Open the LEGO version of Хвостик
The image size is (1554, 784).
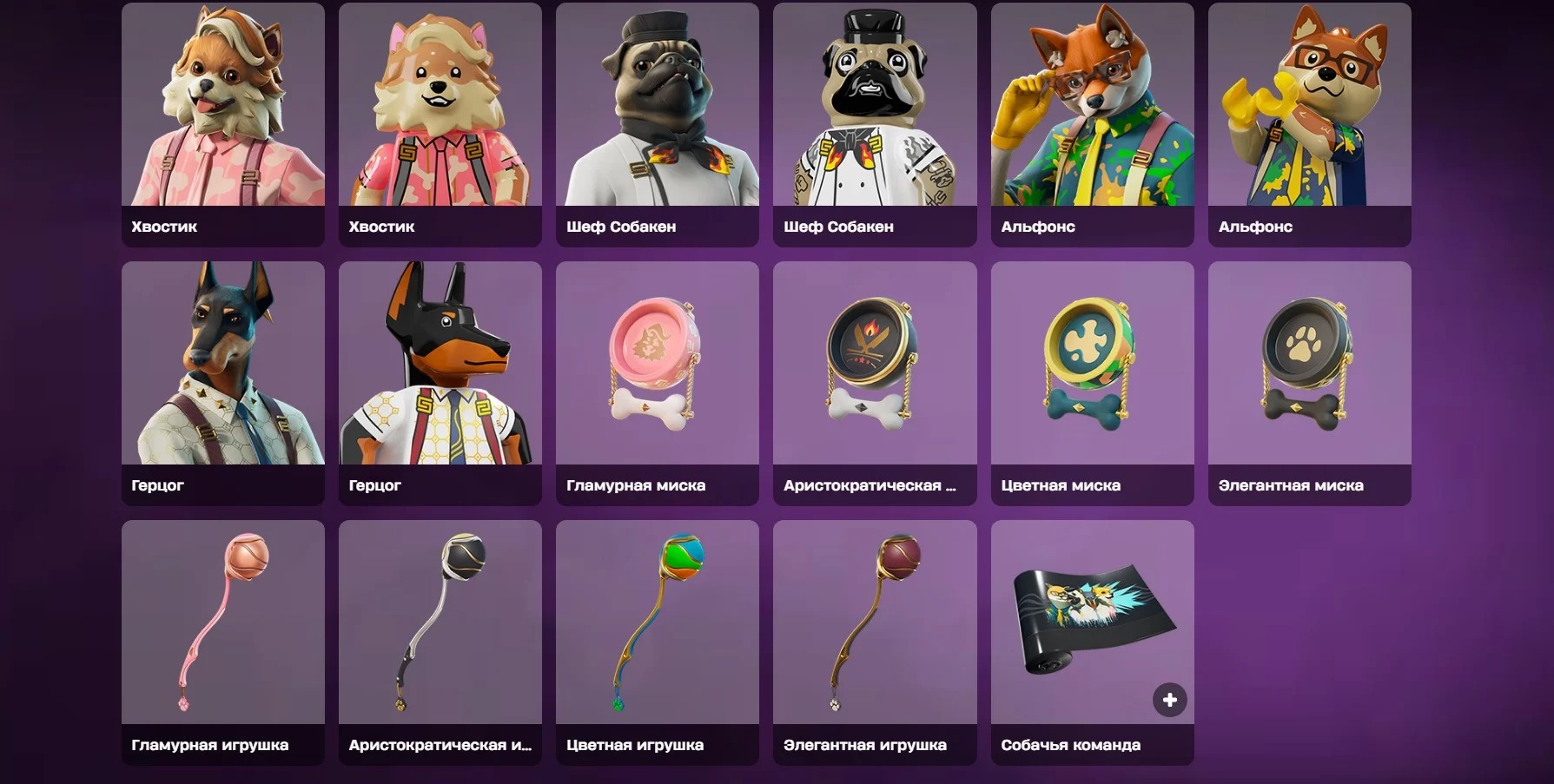[440, 113]
